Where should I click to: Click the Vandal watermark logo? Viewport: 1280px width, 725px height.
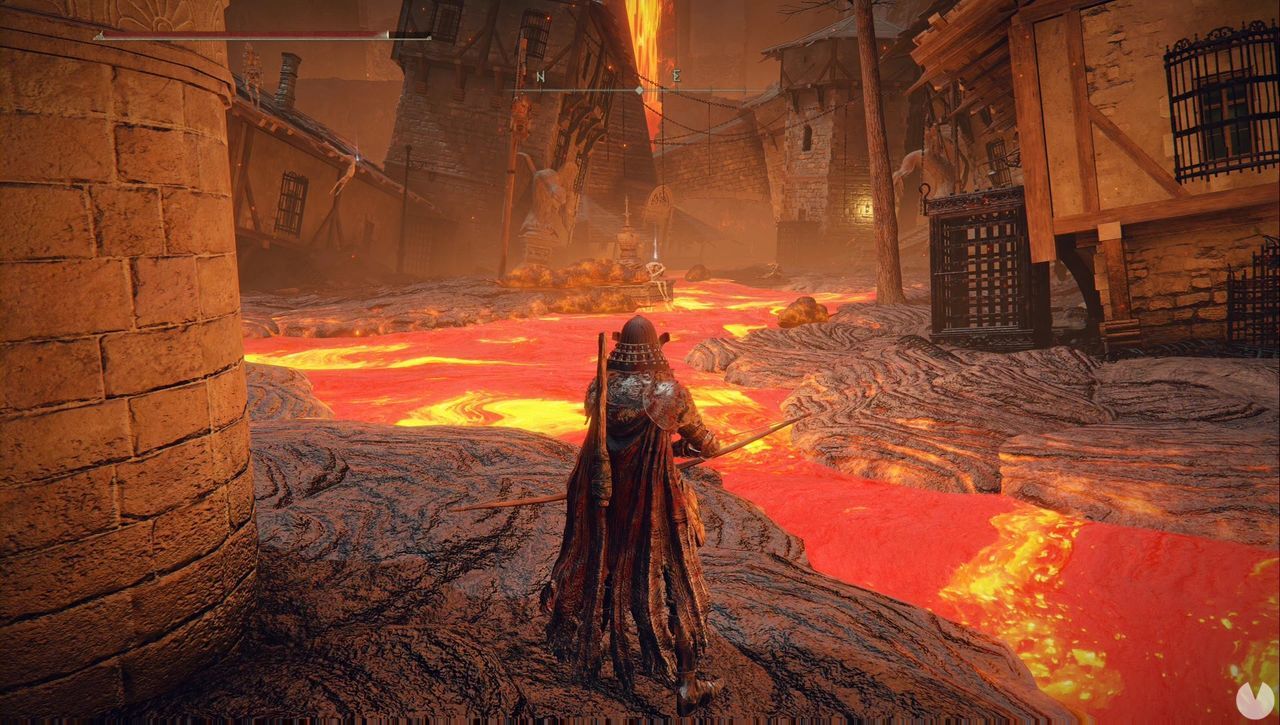(x=1254, y=700)
